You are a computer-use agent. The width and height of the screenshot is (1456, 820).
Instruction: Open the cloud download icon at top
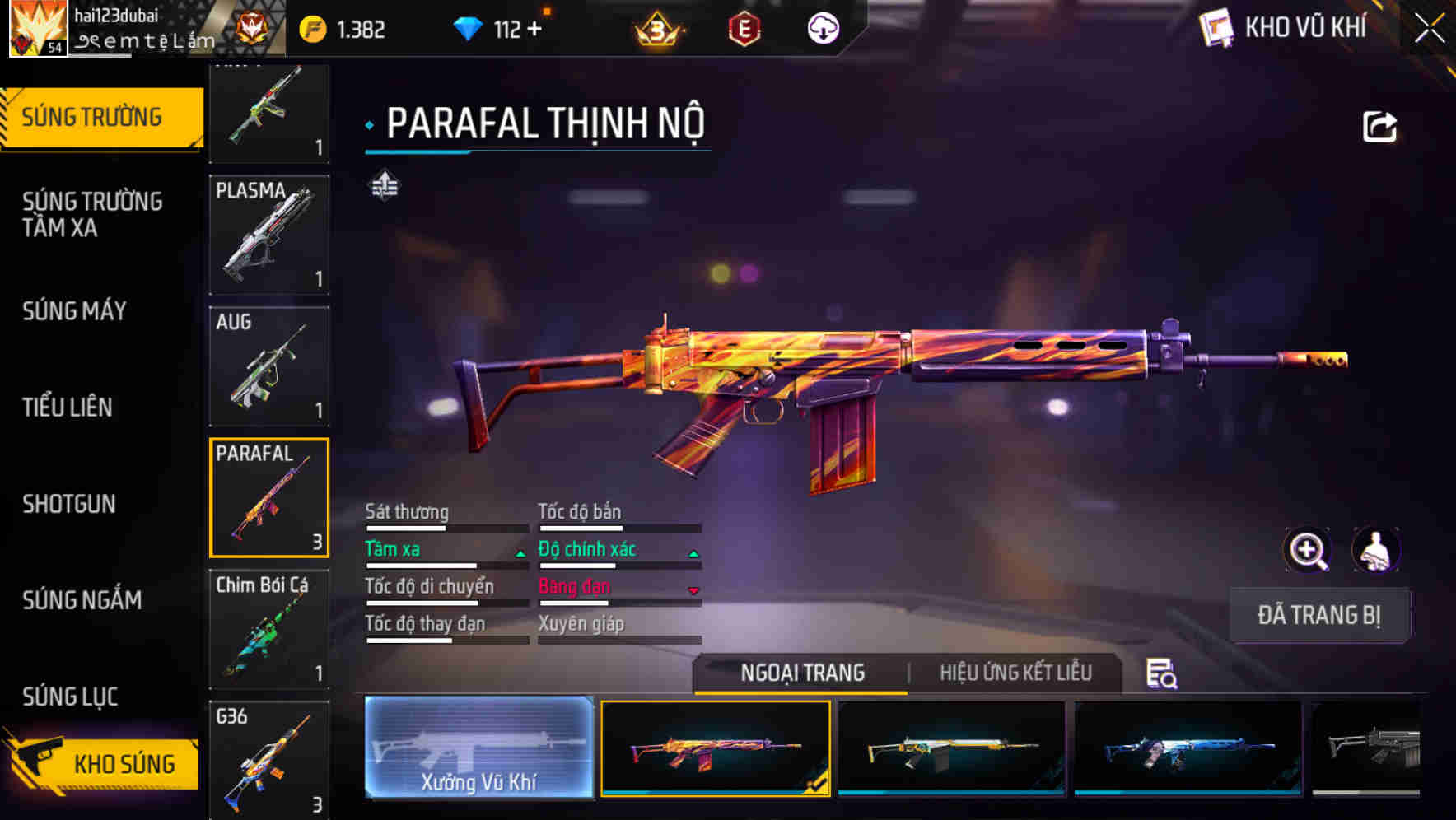823,28
